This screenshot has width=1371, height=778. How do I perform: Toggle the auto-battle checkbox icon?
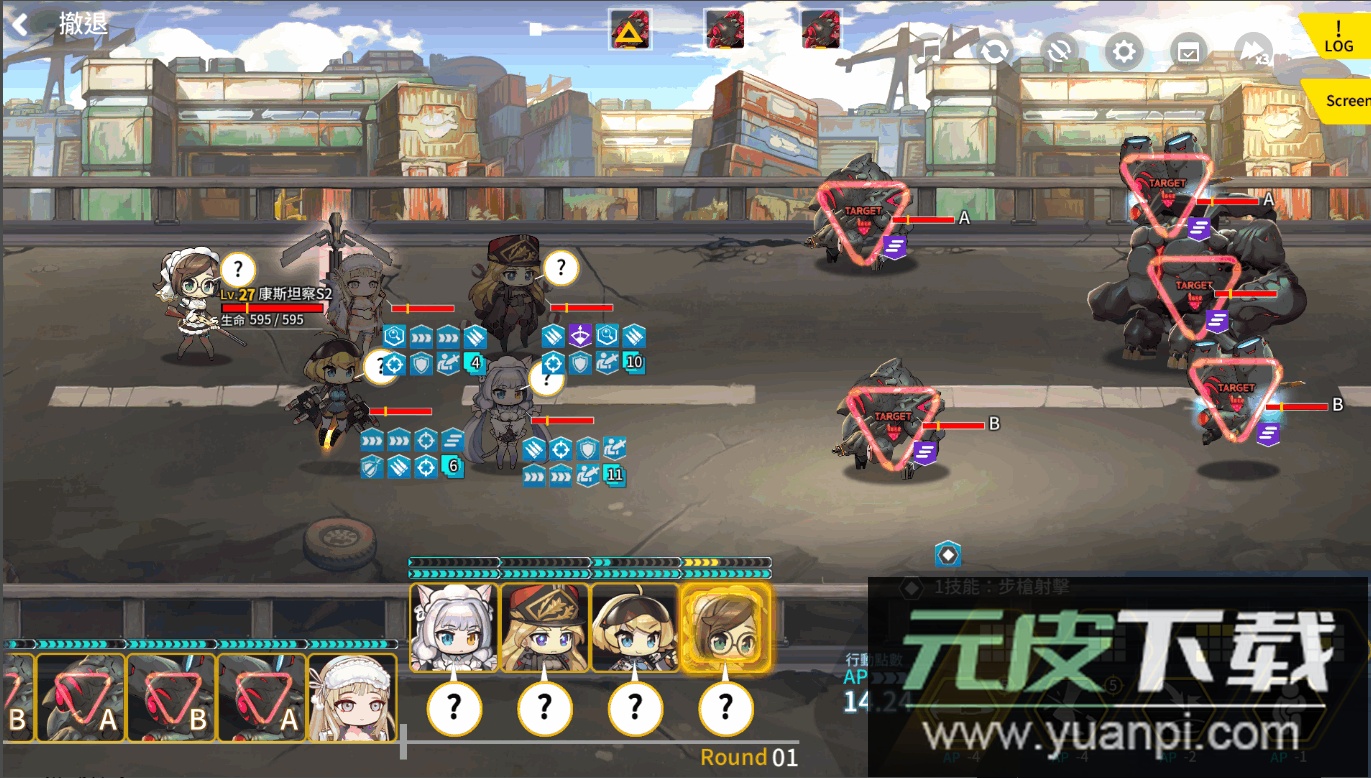[x=1188, y=50]
